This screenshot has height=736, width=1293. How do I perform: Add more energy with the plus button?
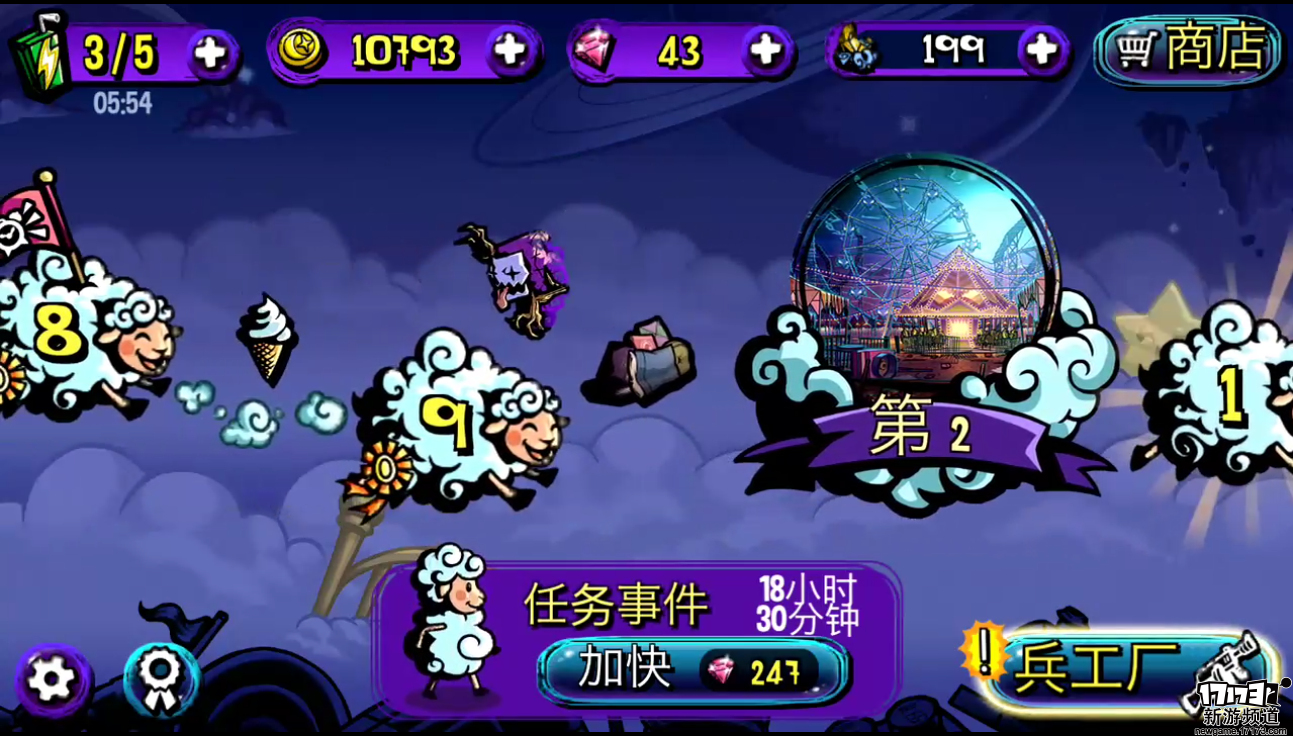click(211, 52)
